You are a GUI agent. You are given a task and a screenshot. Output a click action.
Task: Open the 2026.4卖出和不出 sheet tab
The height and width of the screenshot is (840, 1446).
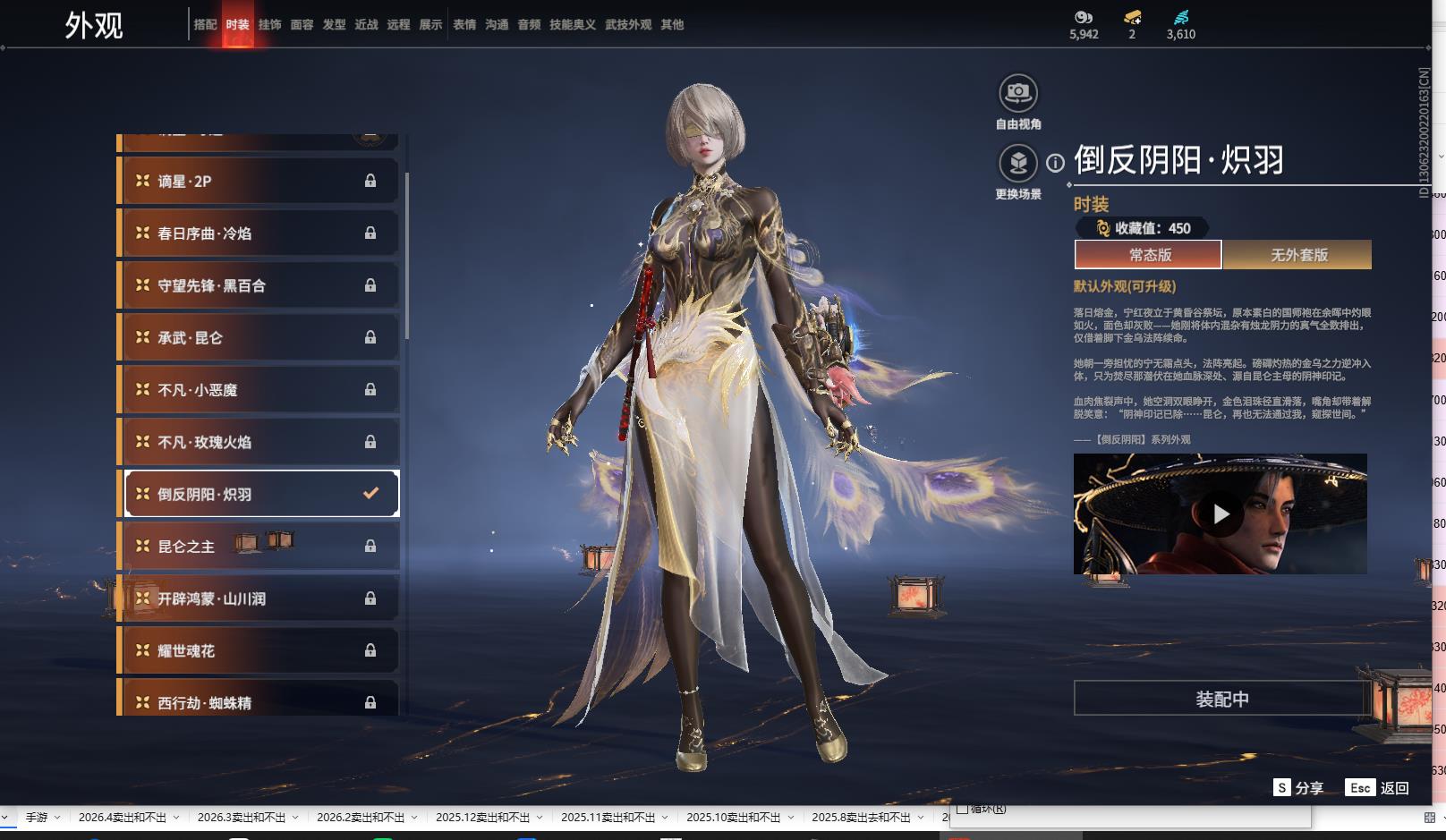click(x=123, y=818)
